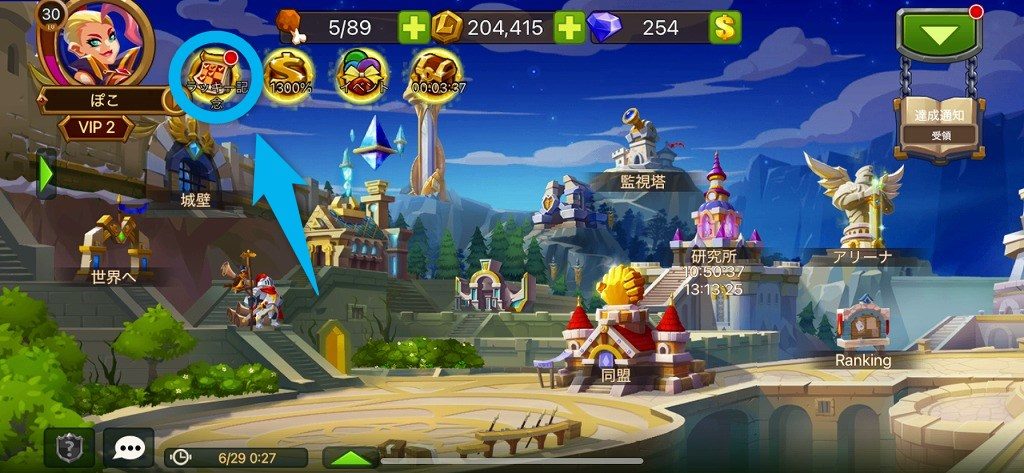Open the chat speech bubble
Viewport: 1024px width, 473px height.
pyautogui.click(x=129, y=448)
